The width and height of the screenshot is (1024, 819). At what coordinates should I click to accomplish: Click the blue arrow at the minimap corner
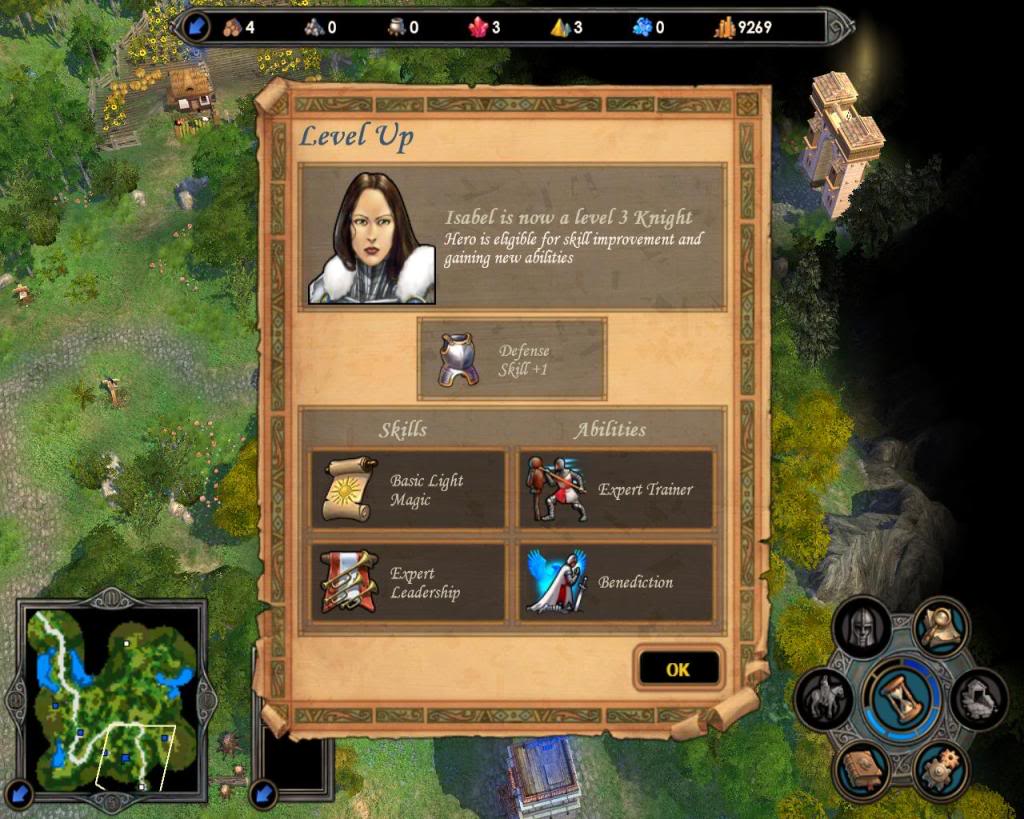20,794
